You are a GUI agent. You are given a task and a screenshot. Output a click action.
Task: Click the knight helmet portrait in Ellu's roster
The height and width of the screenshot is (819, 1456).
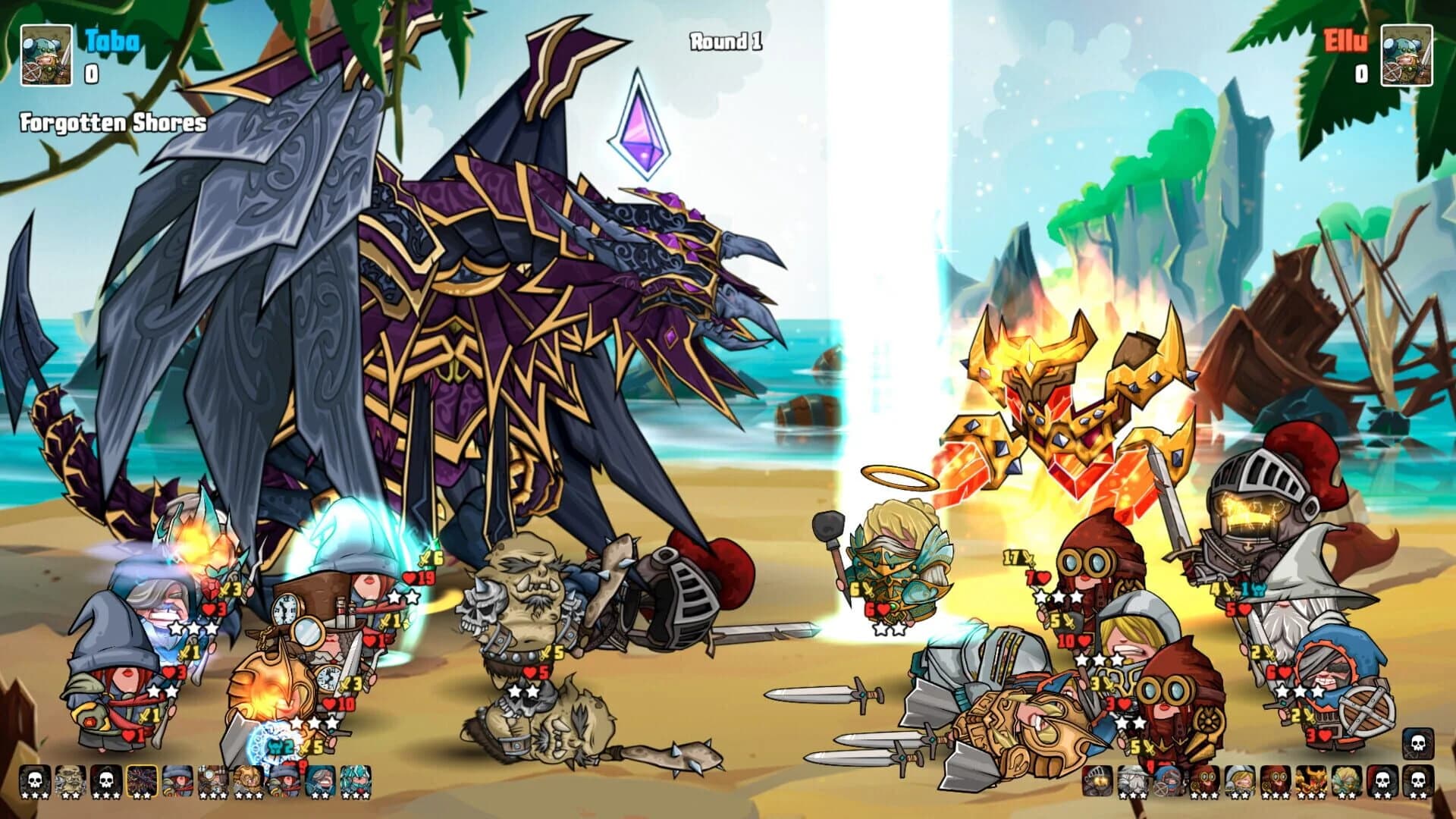1097,782
